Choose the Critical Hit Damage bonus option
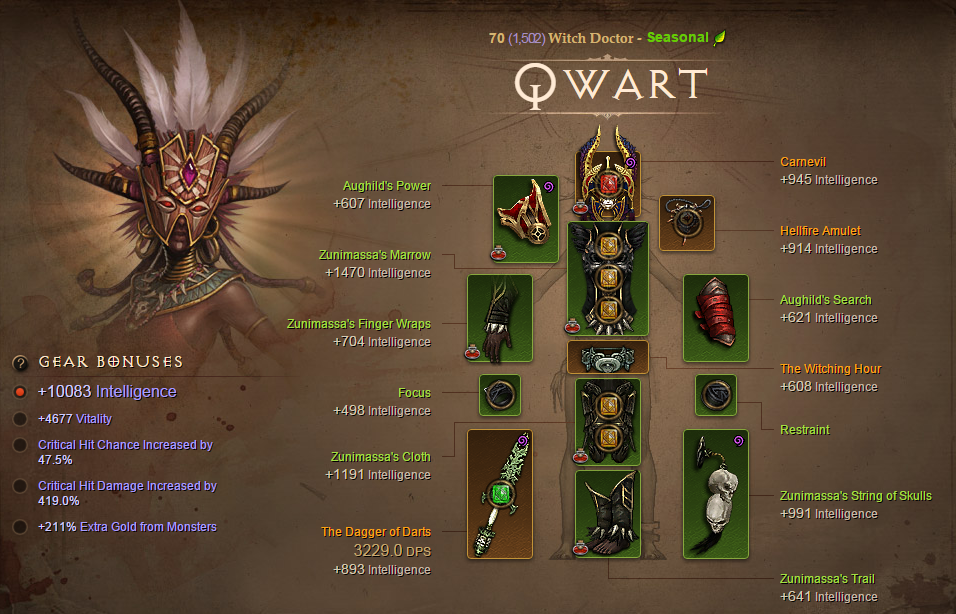Image resolution: width=956 pixels, height=614 pixels. [x=20, y=486]
